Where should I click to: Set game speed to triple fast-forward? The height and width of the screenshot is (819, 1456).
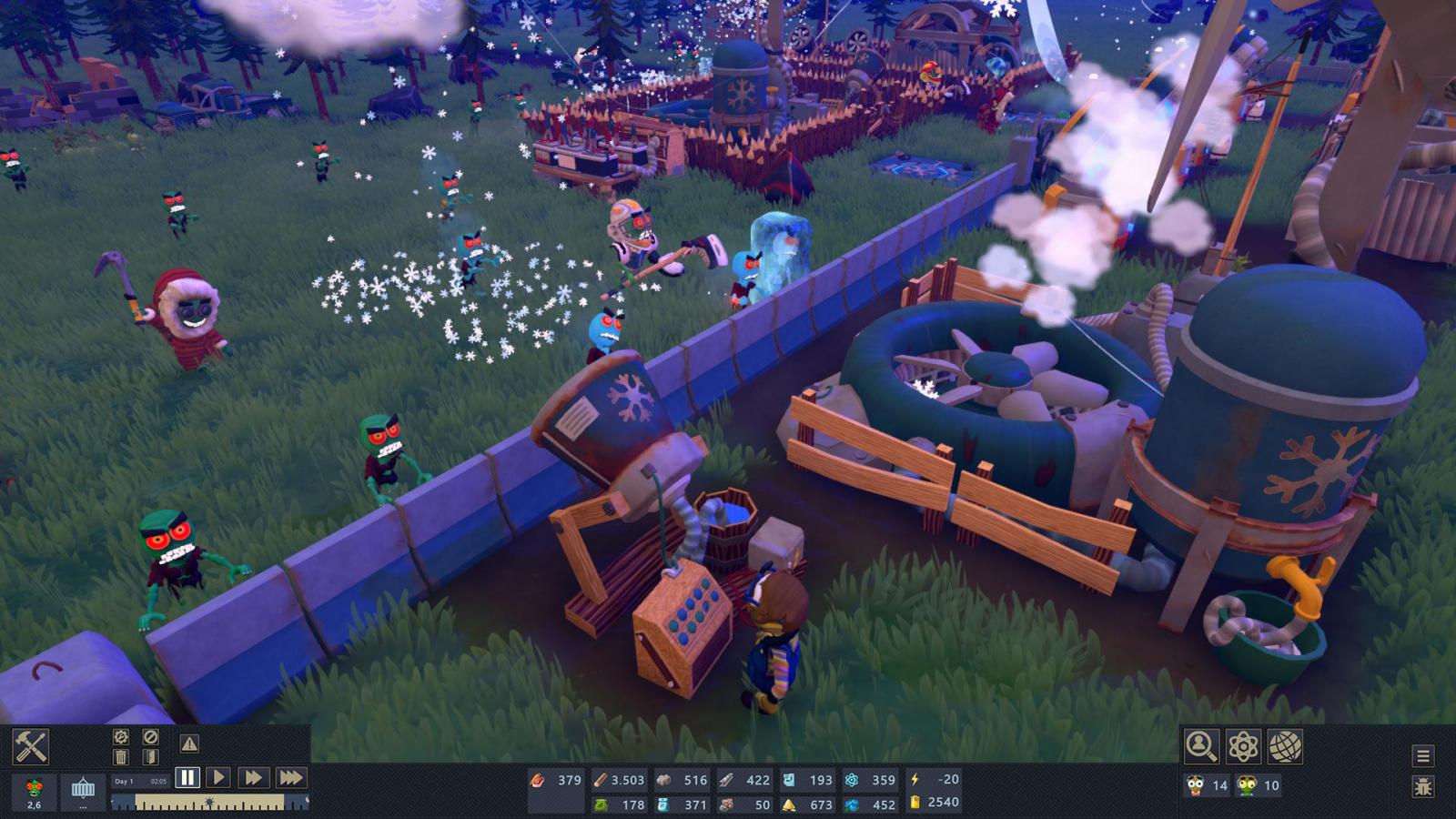tap(291, 777)
